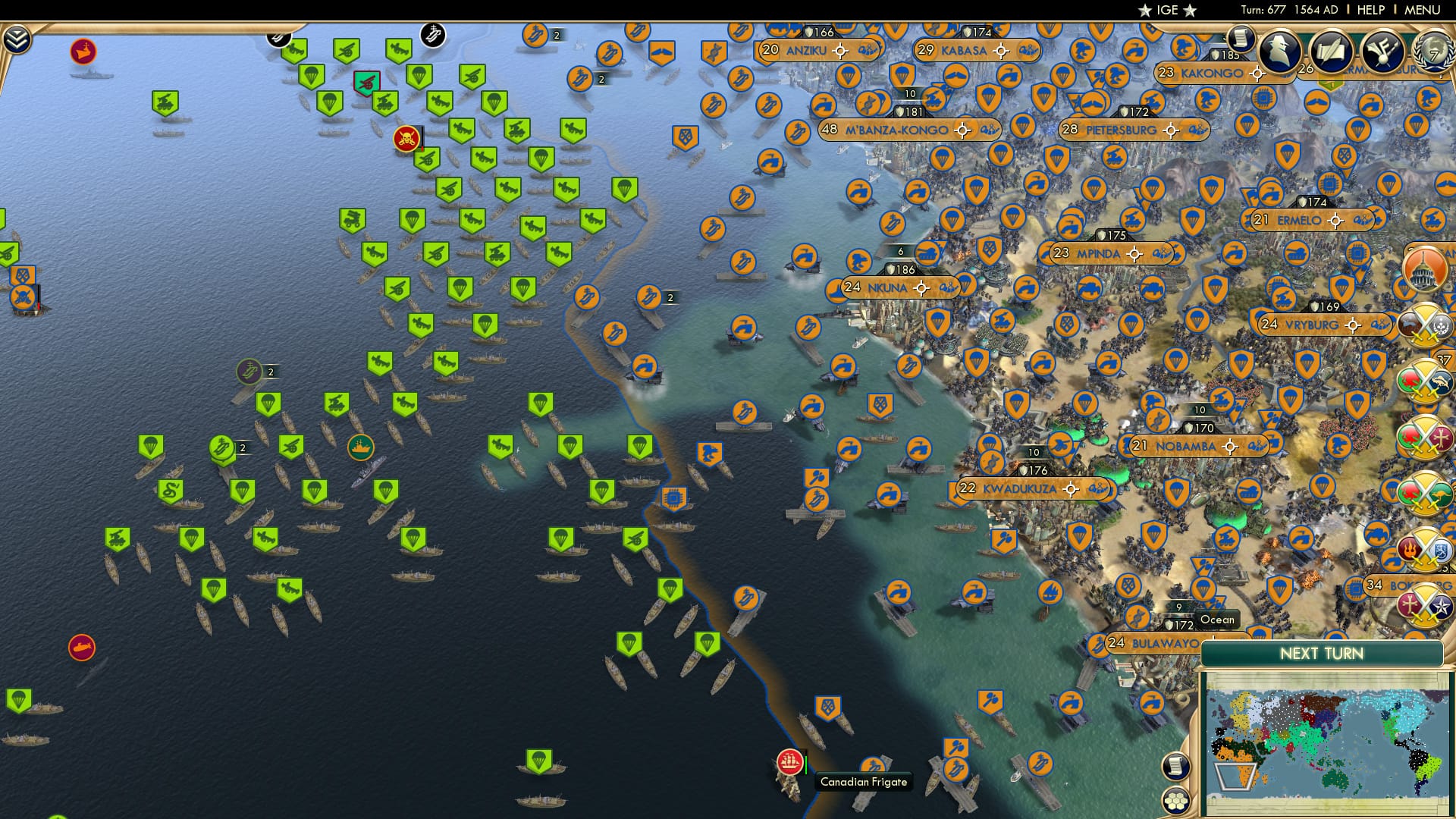Image resolution: width=1456 pixels, height=819 pixels.
Task: Open the Diplomacy Overview scroll icon
Action: pyautogui.click(x=1332, y=50)
